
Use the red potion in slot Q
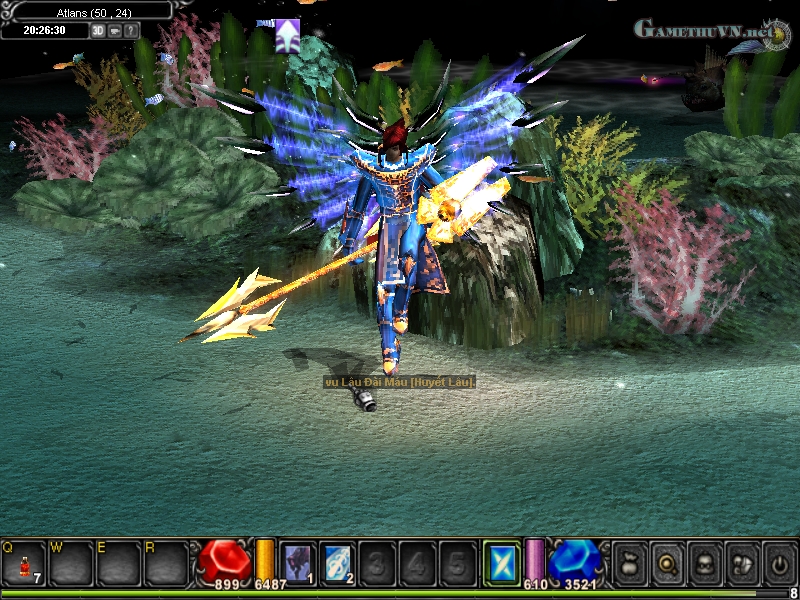tap(24, 564)
